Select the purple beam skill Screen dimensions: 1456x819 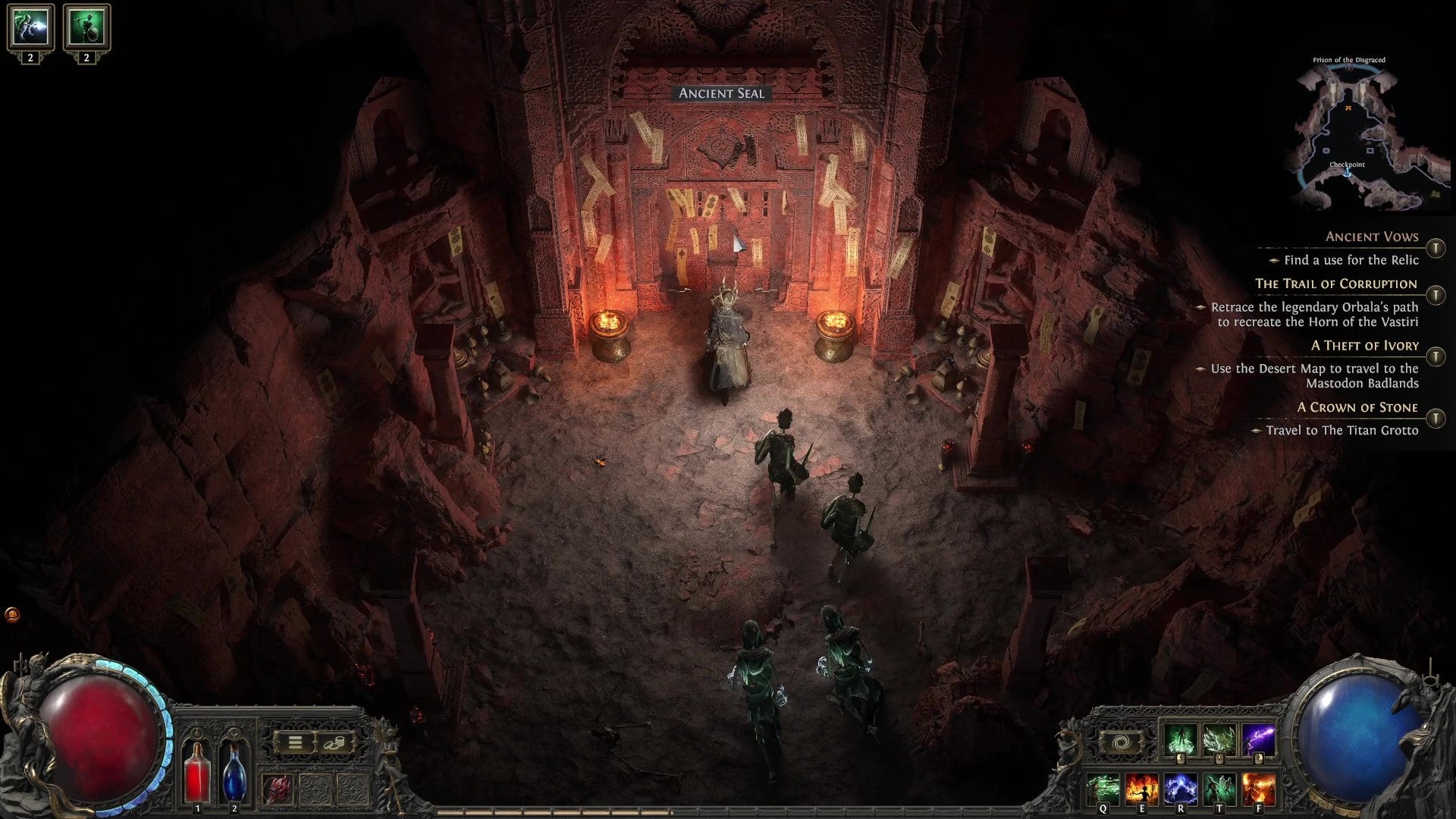tap(1258, 740)
